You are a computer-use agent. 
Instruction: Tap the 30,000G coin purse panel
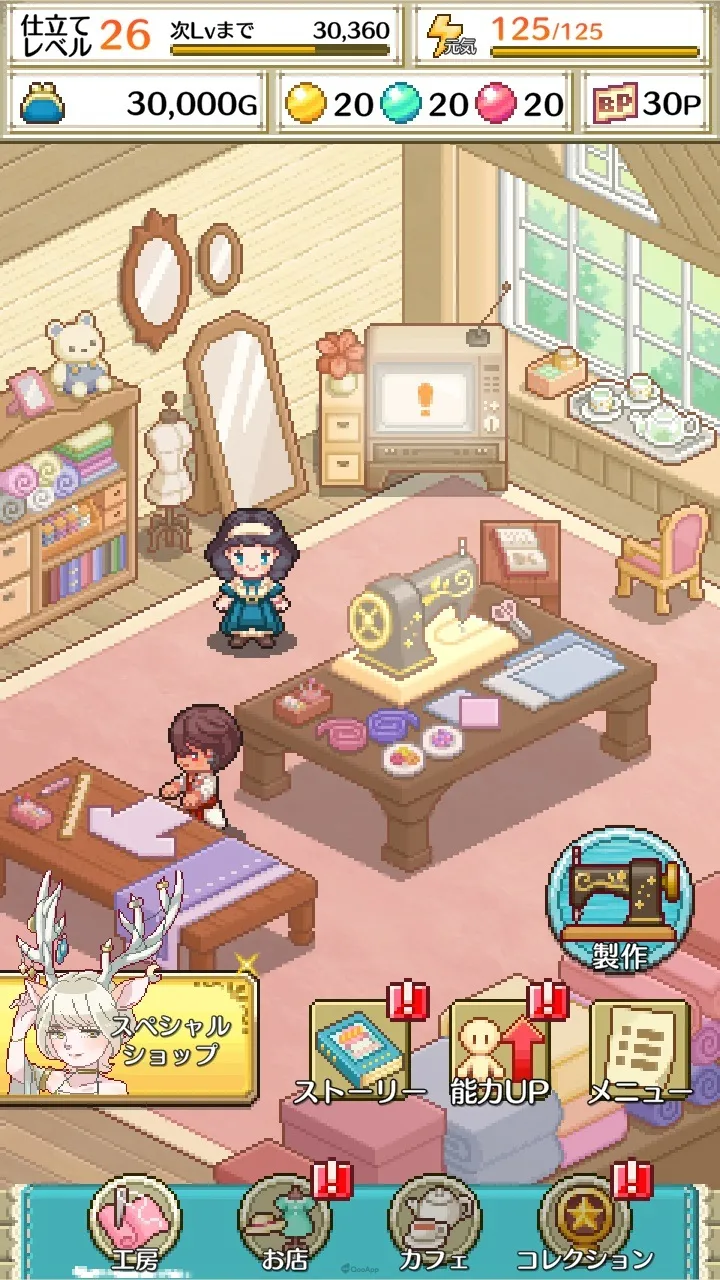138,103
